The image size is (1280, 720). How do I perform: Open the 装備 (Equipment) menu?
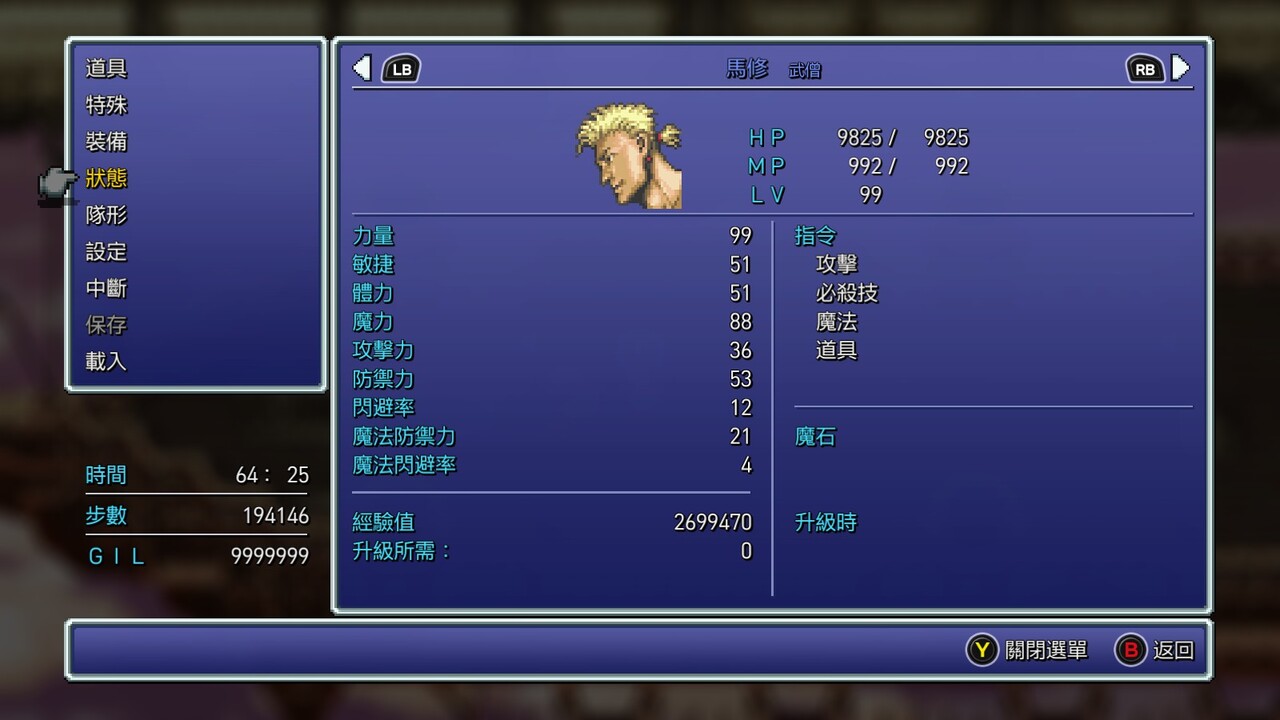click(x=106, y=142)
